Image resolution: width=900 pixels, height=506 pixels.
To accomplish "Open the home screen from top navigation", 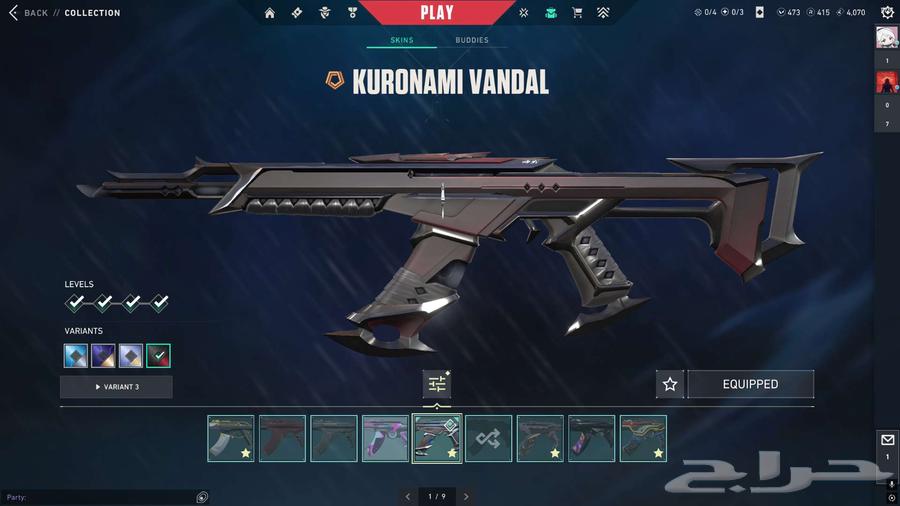I will 270,13.
